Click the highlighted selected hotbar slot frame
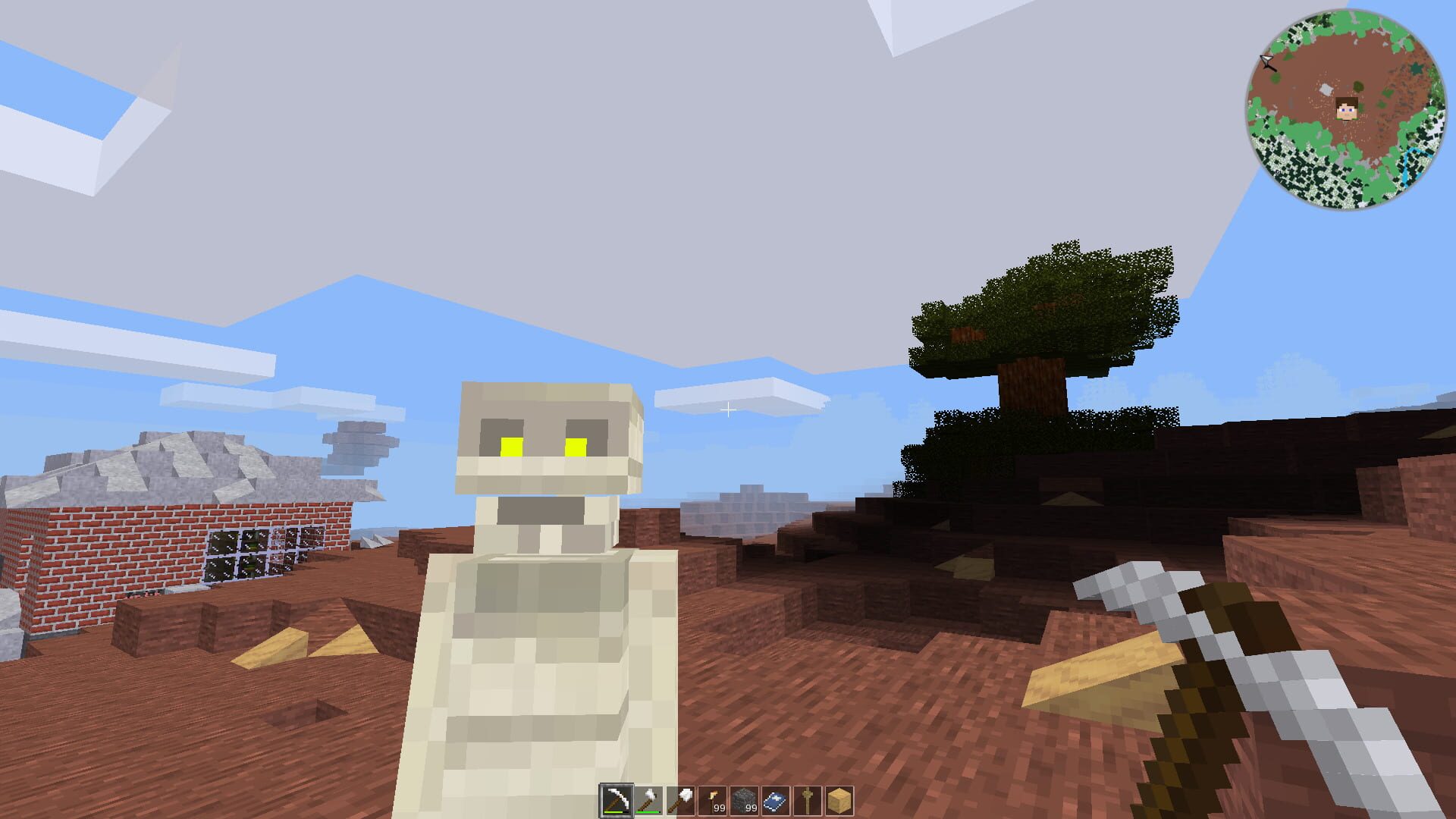Image resolution: width=1456 pixels, height=819 pixels. [x=617, y=798]
